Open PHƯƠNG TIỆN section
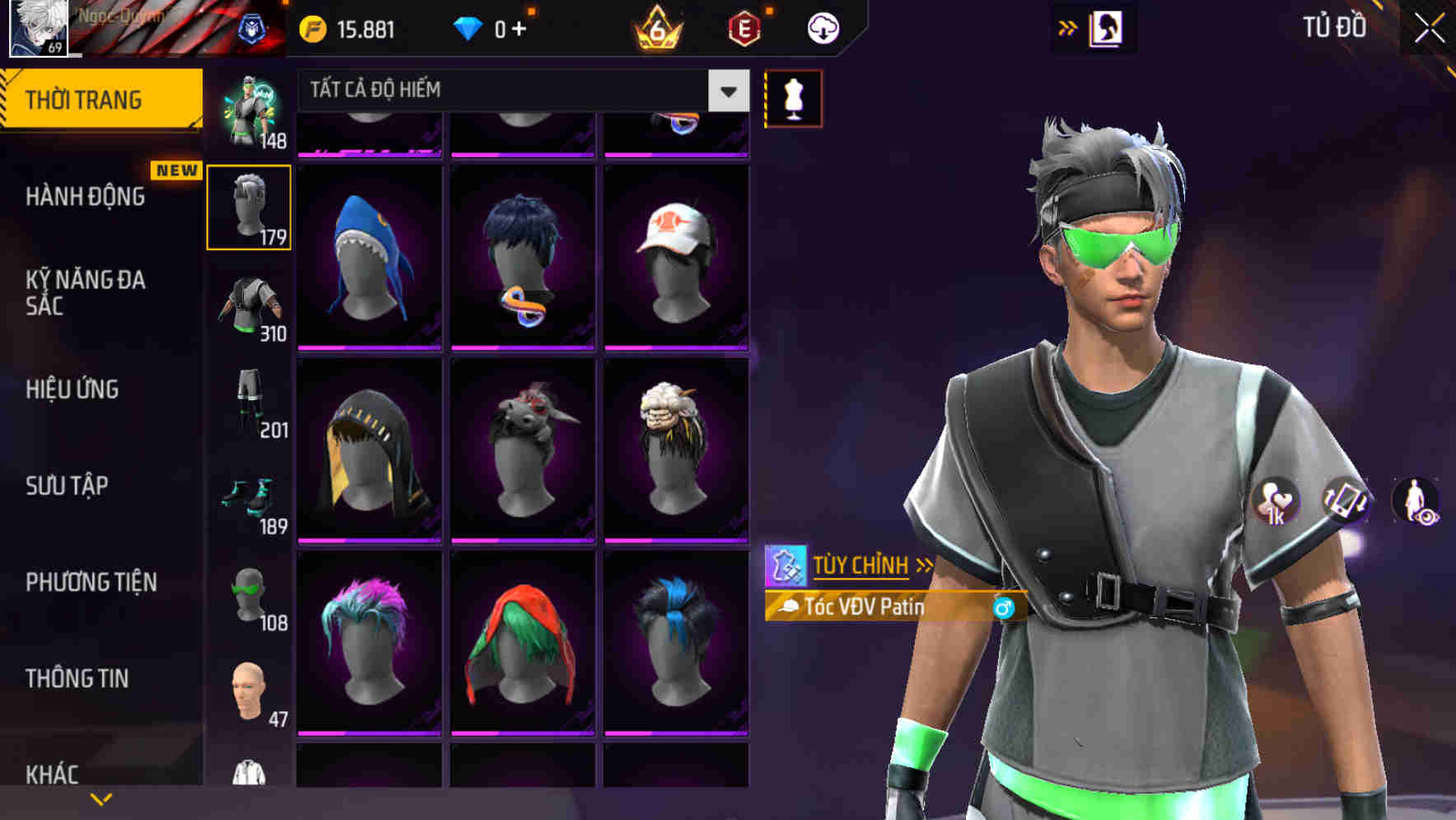Viewport: 1456px width, 820px height. tap(91, 581)
